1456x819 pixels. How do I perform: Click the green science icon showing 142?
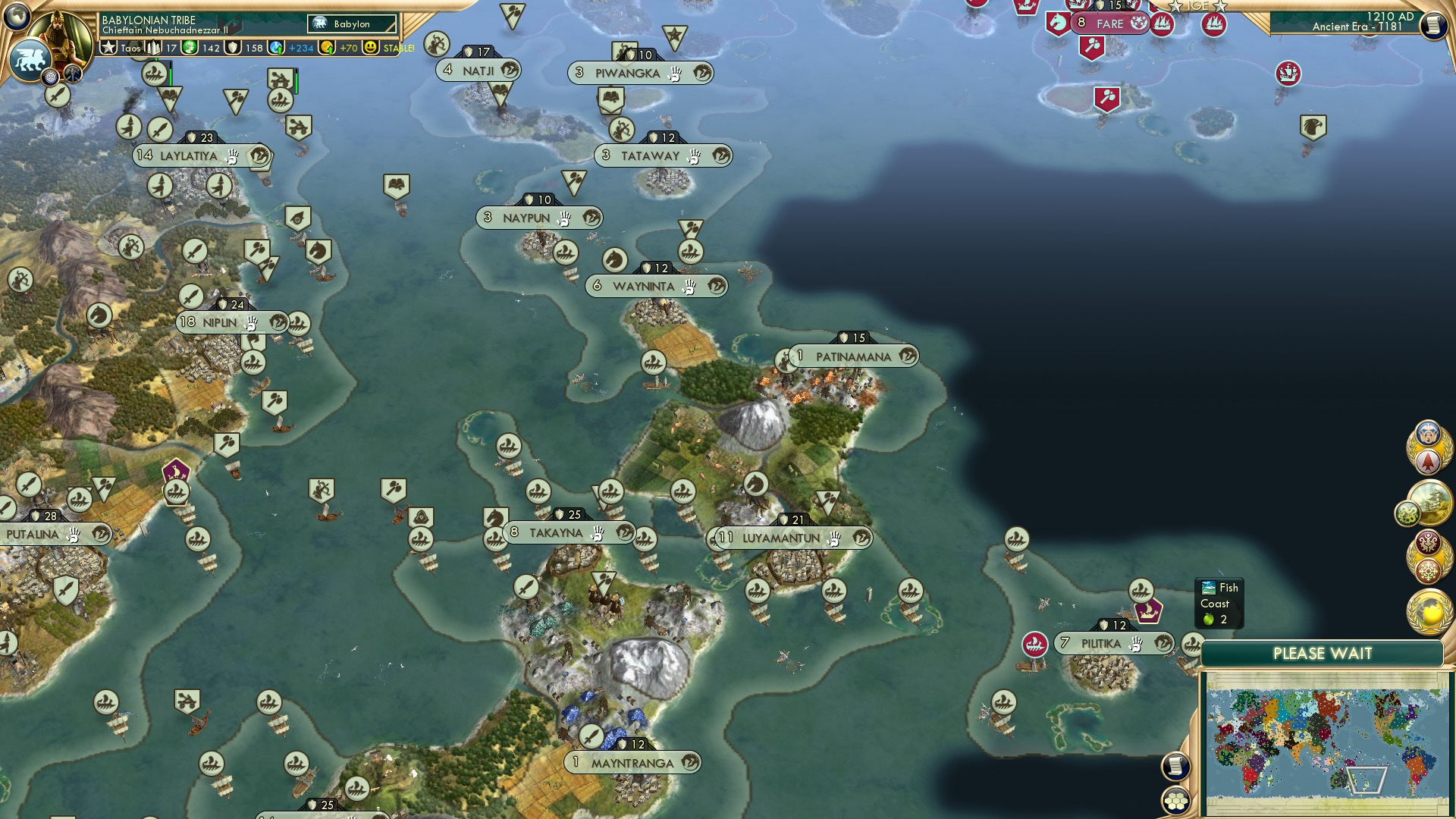(188, 47)
